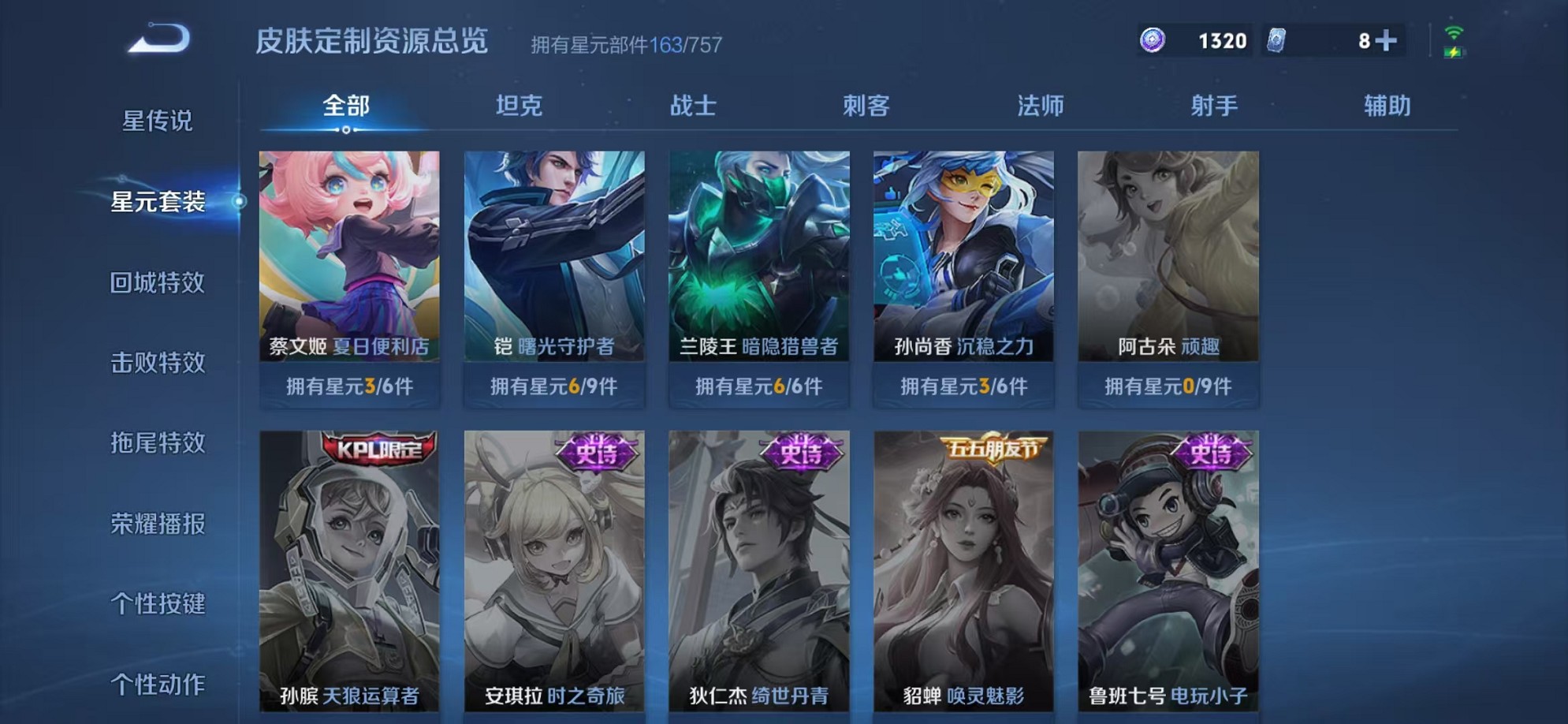Open 星传说 in the left sidebar
1568x724 pixels.
(158, 122)
